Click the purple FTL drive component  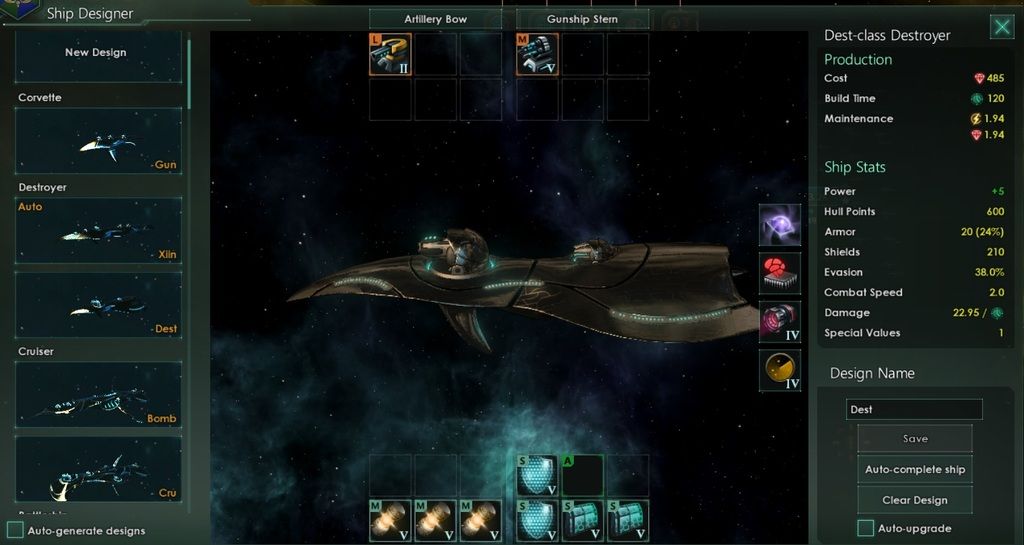[x=779, y=225]
